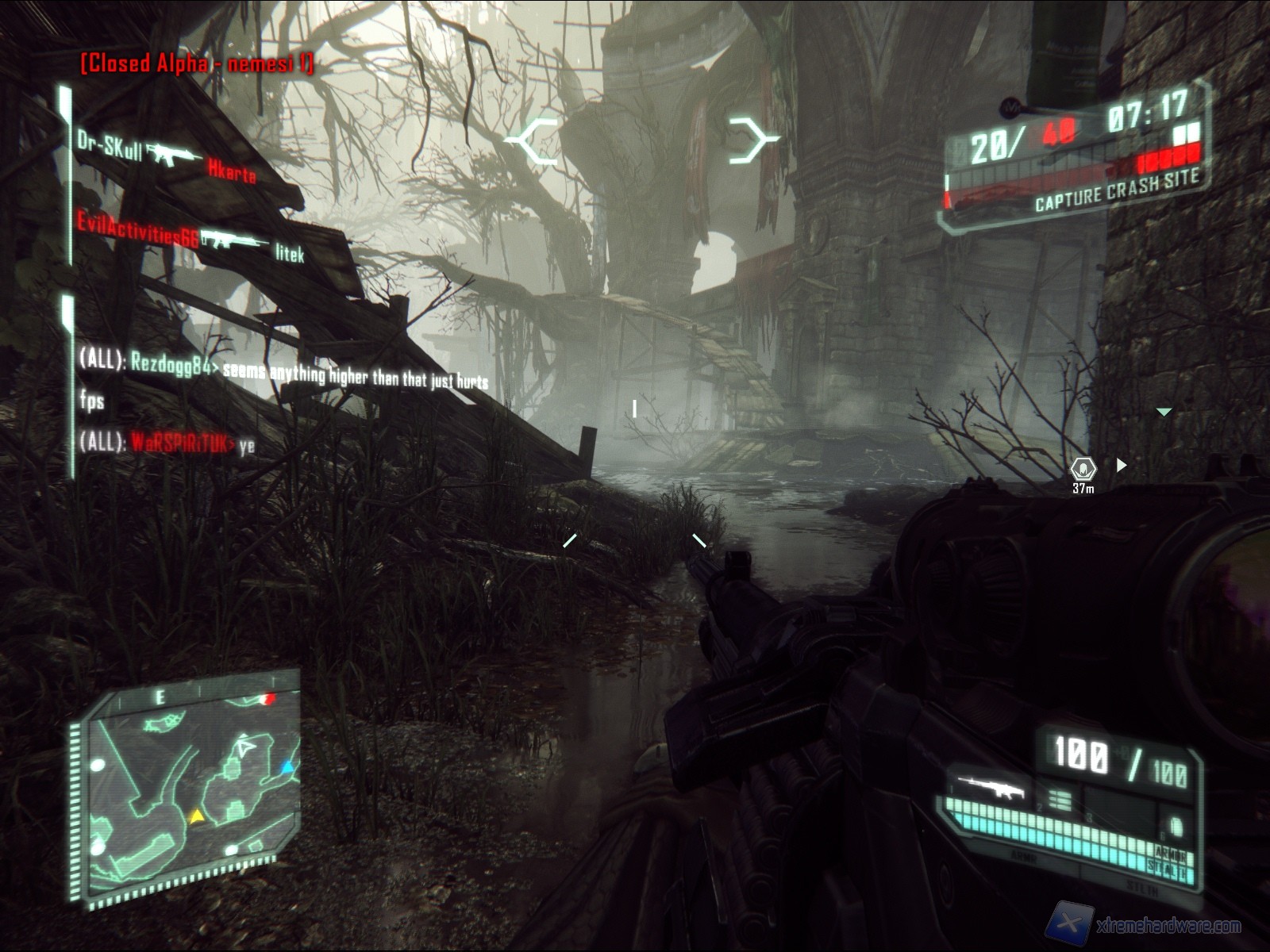Select the blue marker on the minimap
Image resolution: width=1270 pixels, height=952 pixels.
pos(288,767)
